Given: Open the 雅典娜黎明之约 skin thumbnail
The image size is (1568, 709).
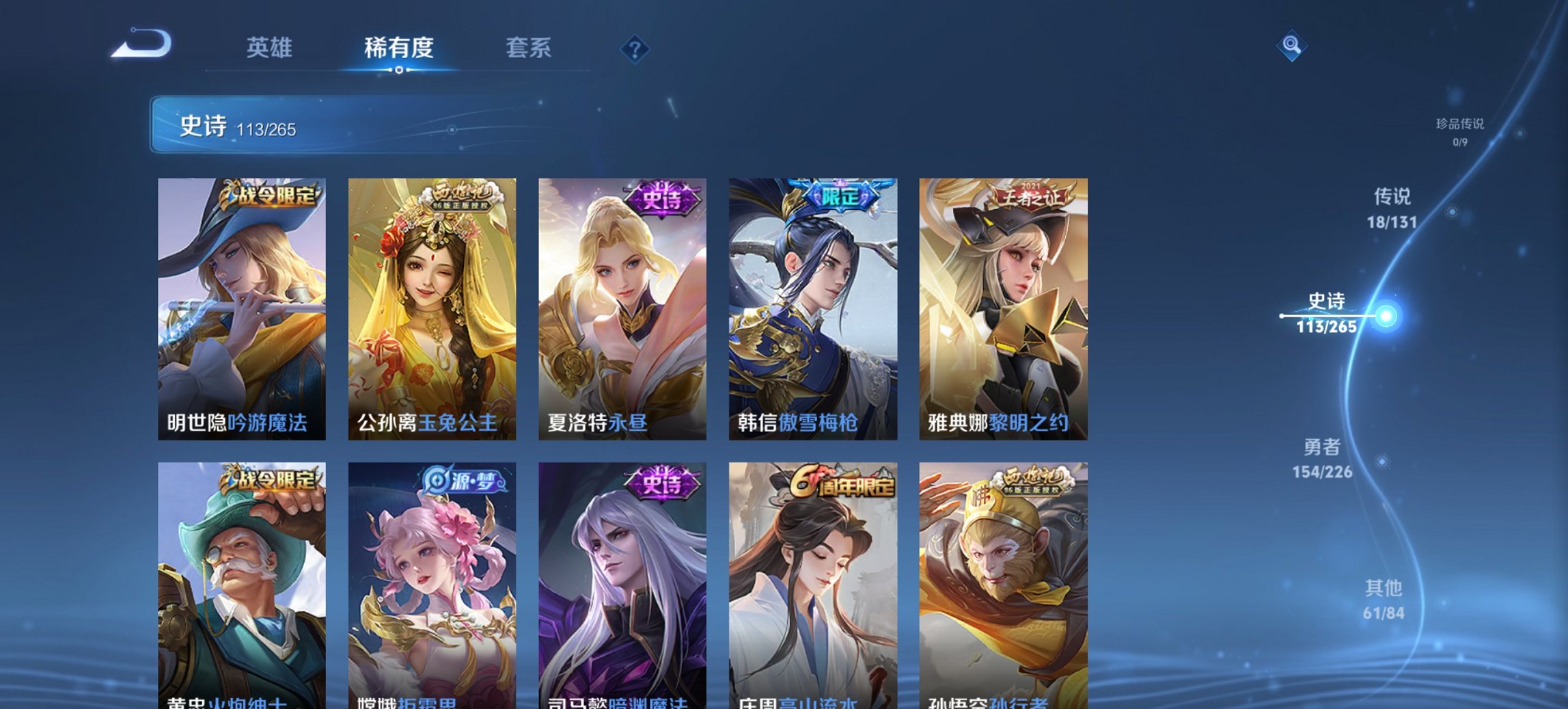Looking at the screenshot, I should (x=1004, y=308).
